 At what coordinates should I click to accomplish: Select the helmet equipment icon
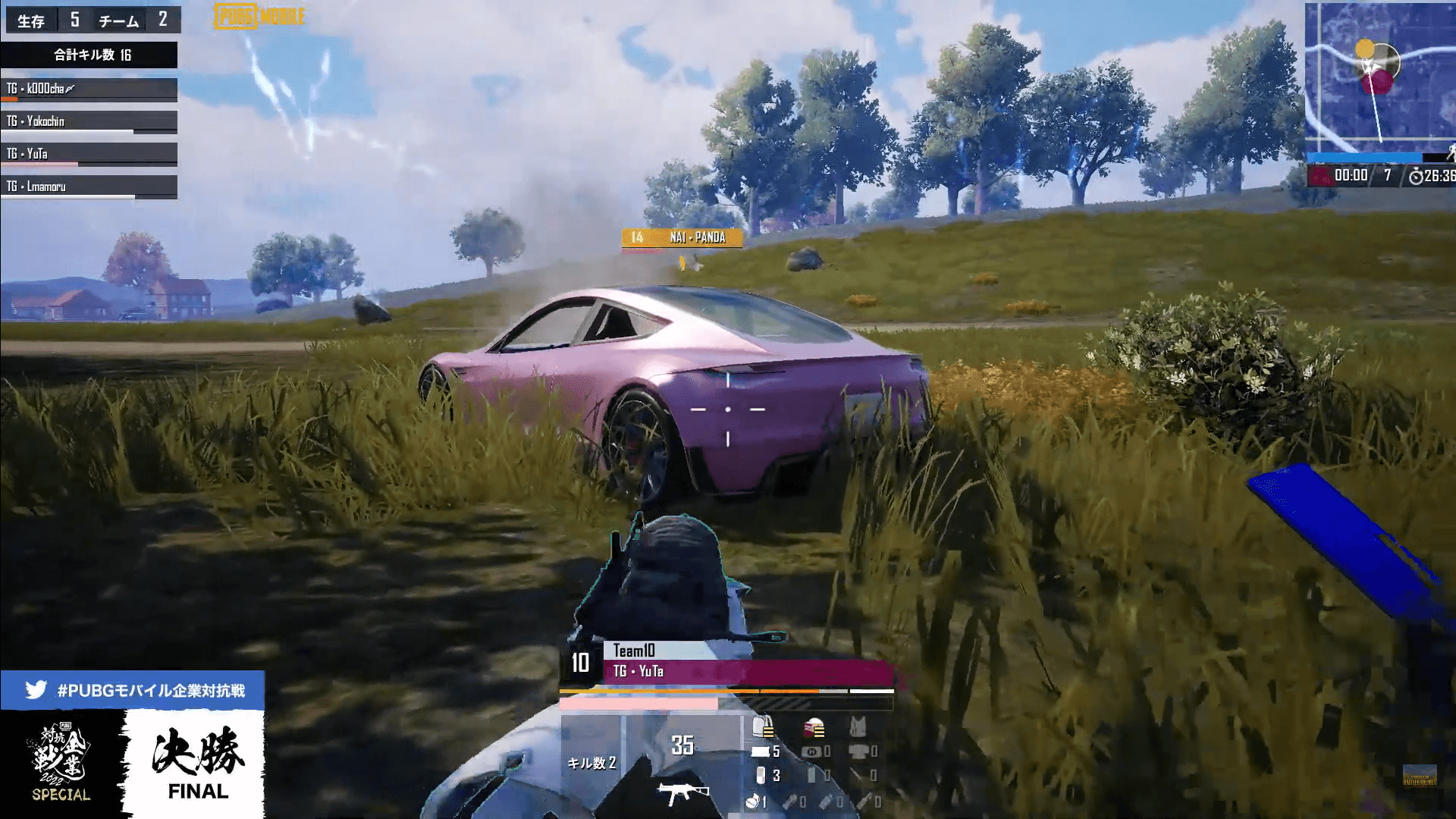click(814, 728)
